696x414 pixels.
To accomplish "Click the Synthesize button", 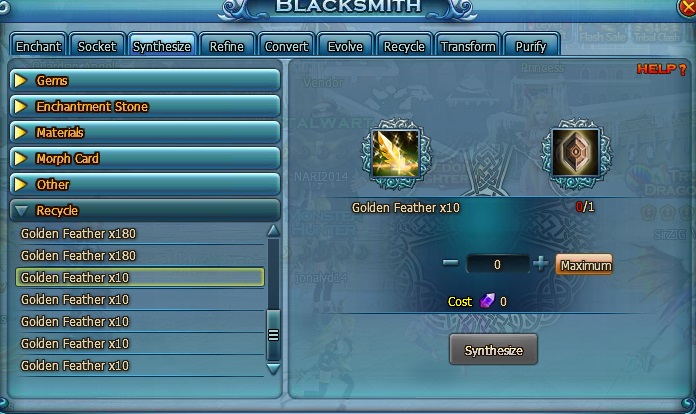I will click(493, 350).
